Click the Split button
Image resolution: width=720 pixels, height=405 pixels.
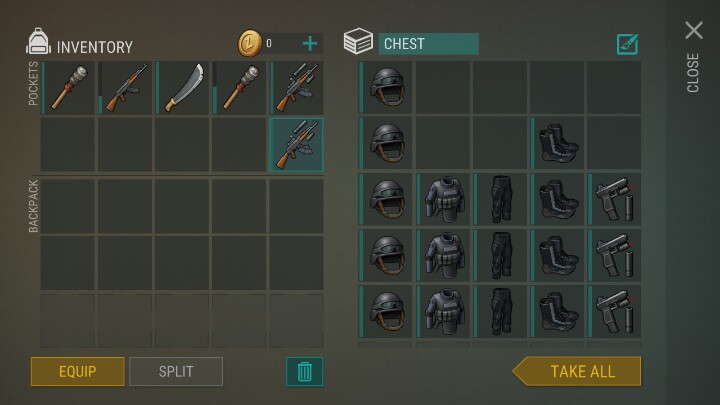click(x=176, y=371)
